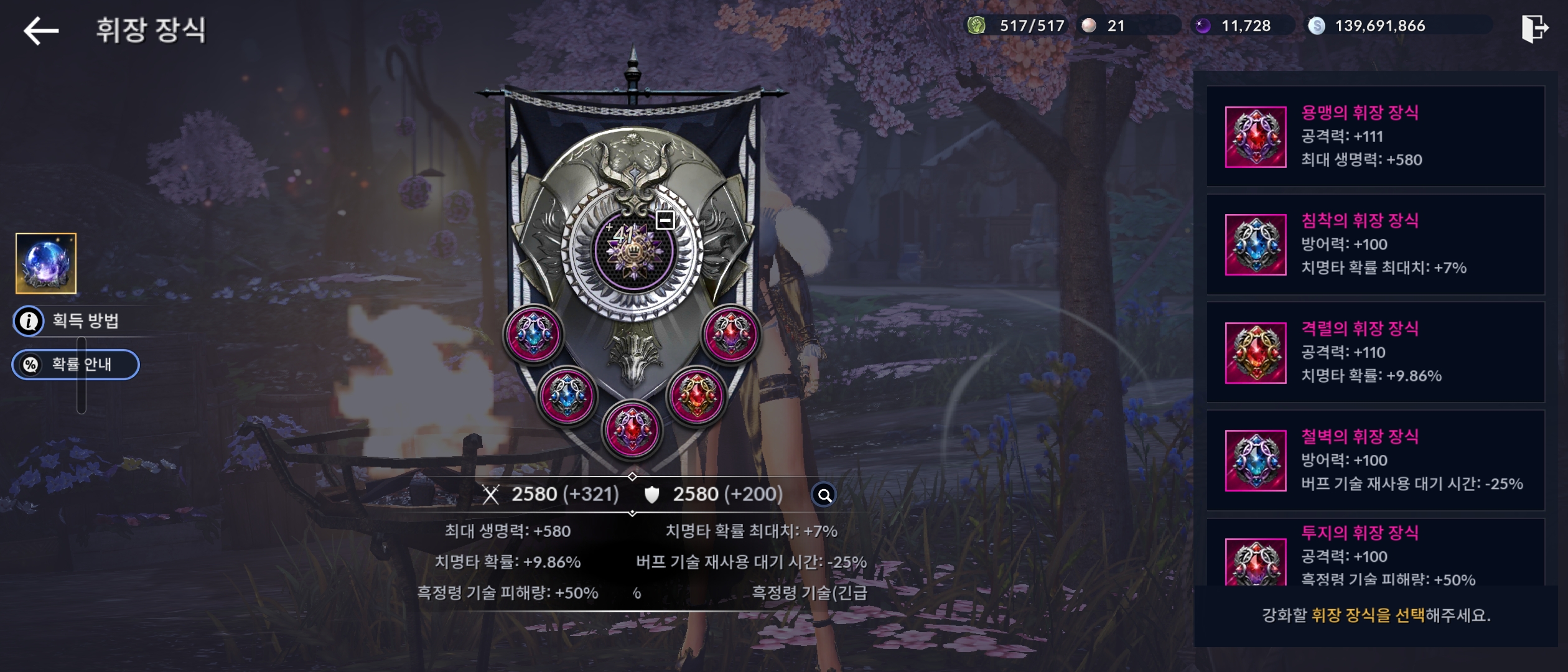Viewport: 1568px width, 672px height.
Task: Pick 격렬의 휘장 장식 list entry
Action: (1375, 352)
